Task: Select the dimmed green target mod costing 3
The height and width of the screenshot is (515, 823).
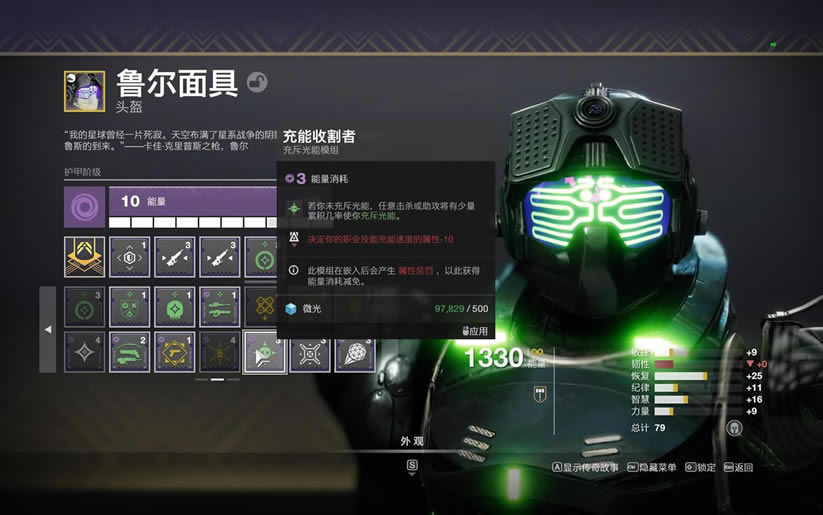Action: tap(84, 307)
